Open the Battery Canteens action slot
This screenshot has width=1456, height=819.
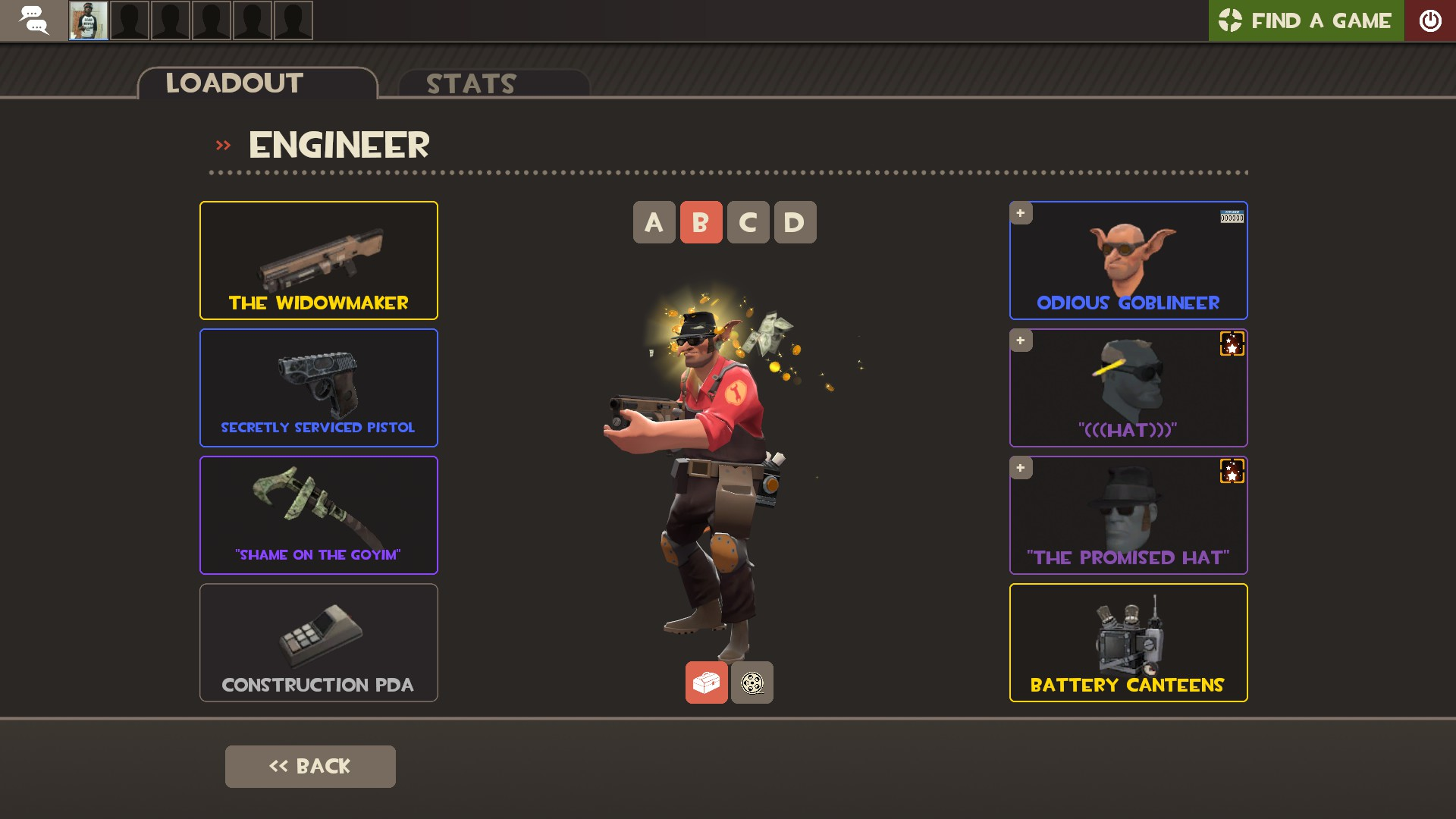(1128, 642)
